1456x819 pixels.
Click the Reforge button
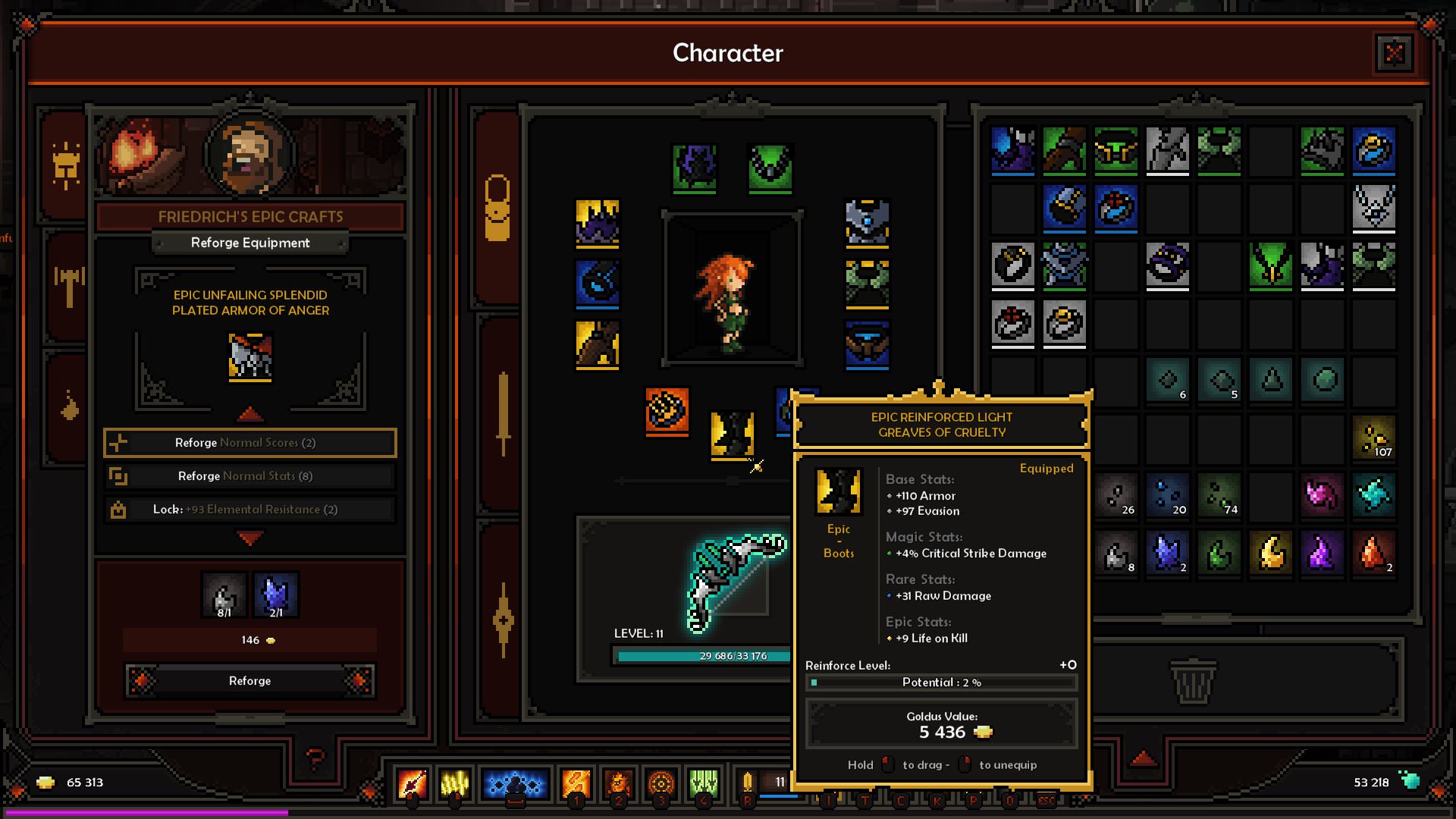pos(249,680)
